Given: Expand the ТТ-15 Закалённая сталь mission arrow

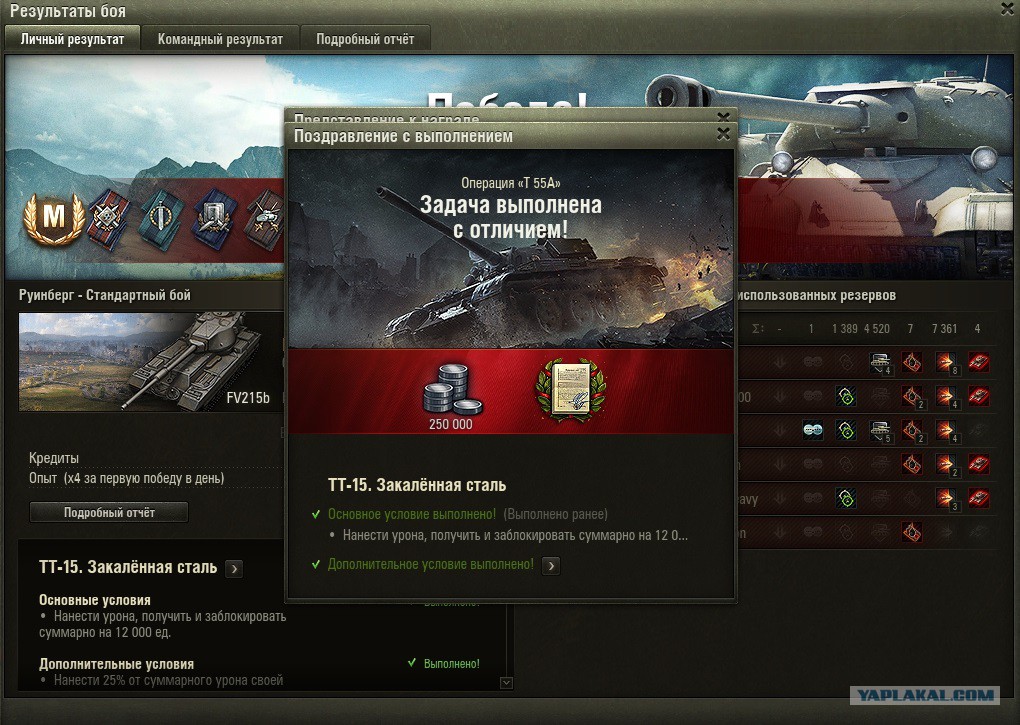Looking at the screenshot, I should (x=234, y=568).
